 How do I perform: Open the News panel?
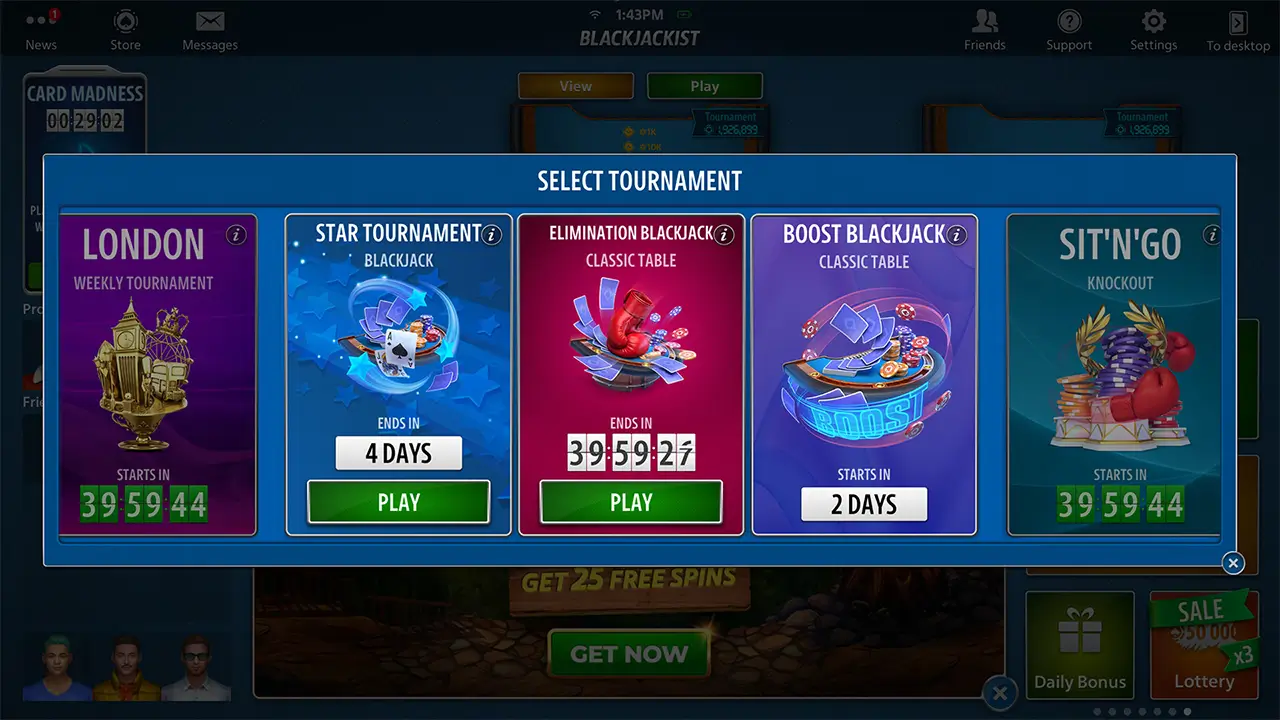pos(40,28)
